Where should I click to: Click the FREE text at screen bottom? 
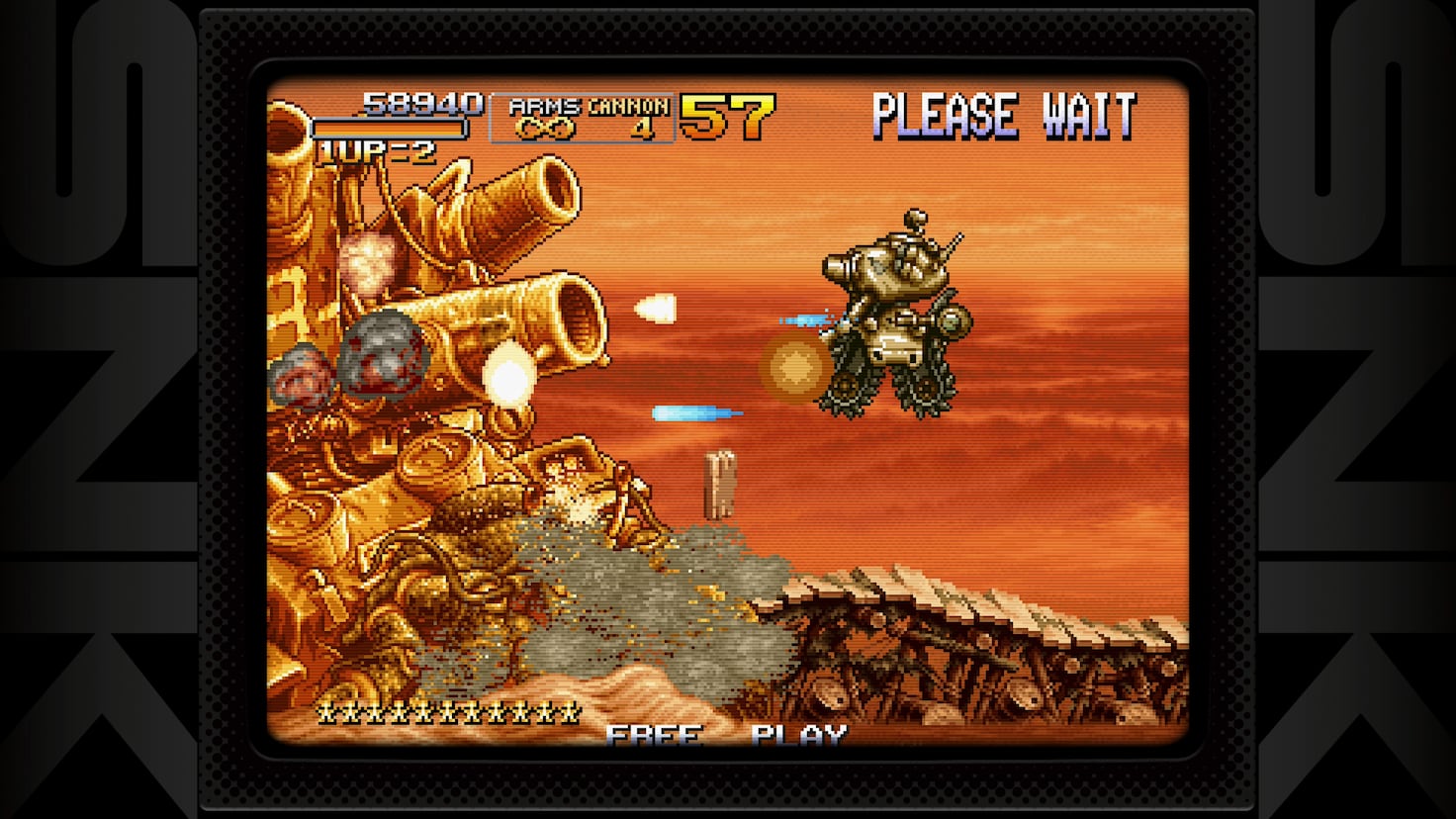pos(655,736)
